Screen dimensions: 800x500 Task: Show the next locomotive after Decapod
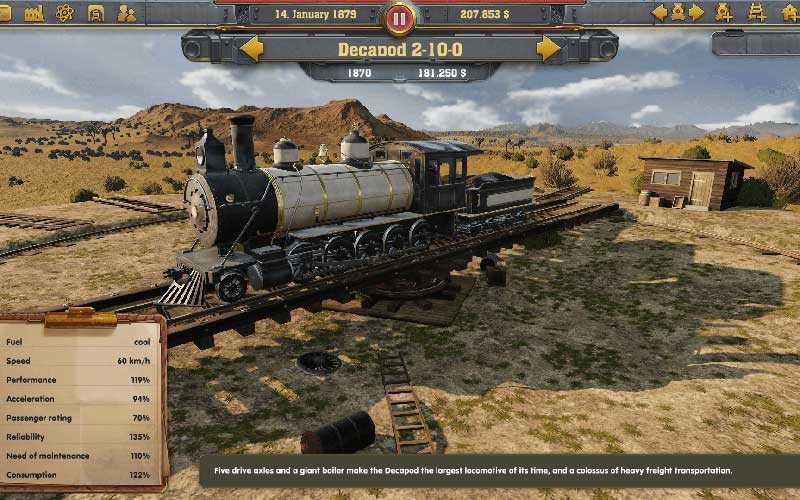pos(548,48)
